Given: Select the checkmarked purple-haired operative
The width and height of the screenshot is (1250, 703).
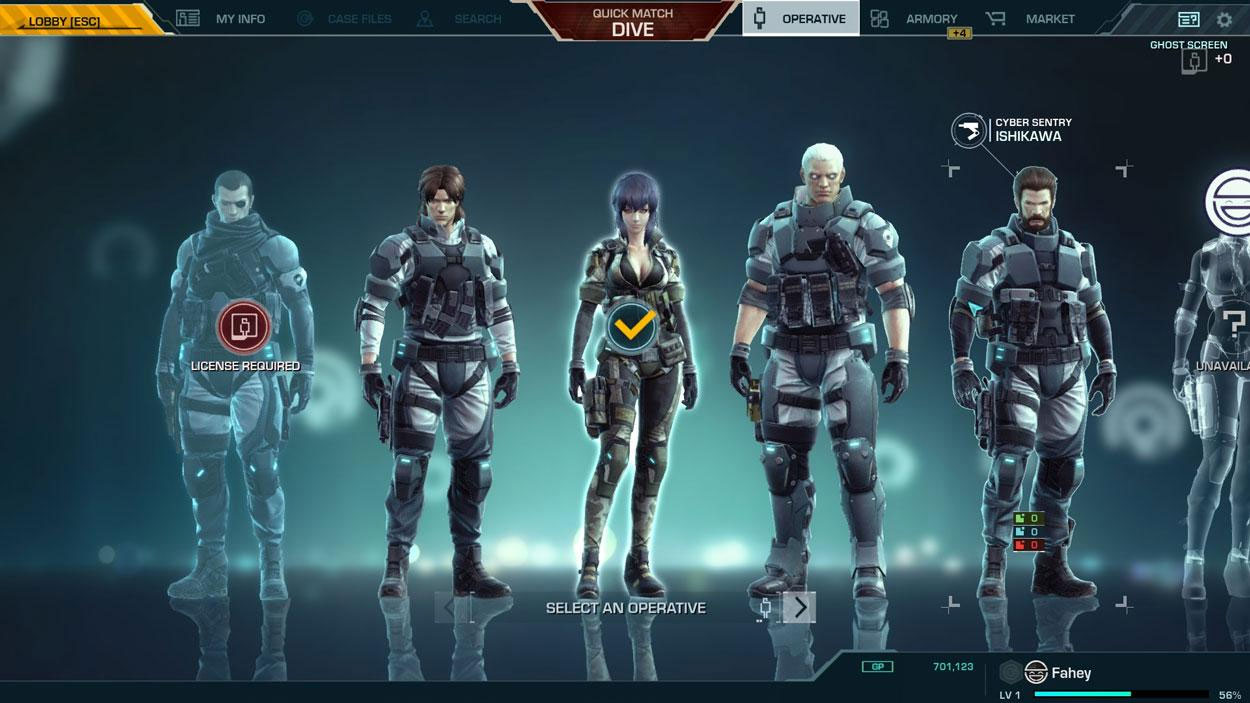Looking at the screenshot, I should 632,326.
